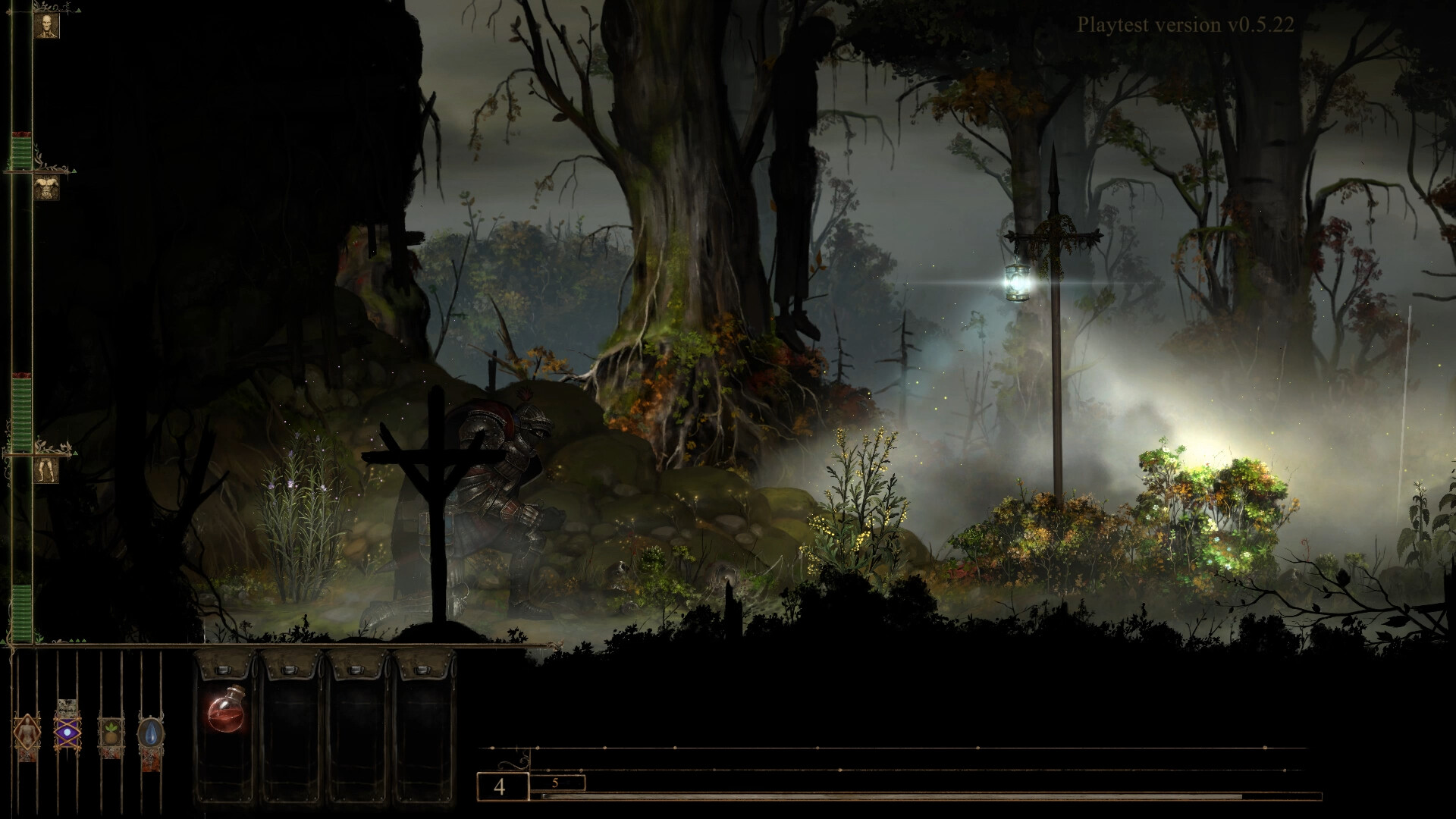Click the blue water droplet charm icon

[x=150, y=732]
